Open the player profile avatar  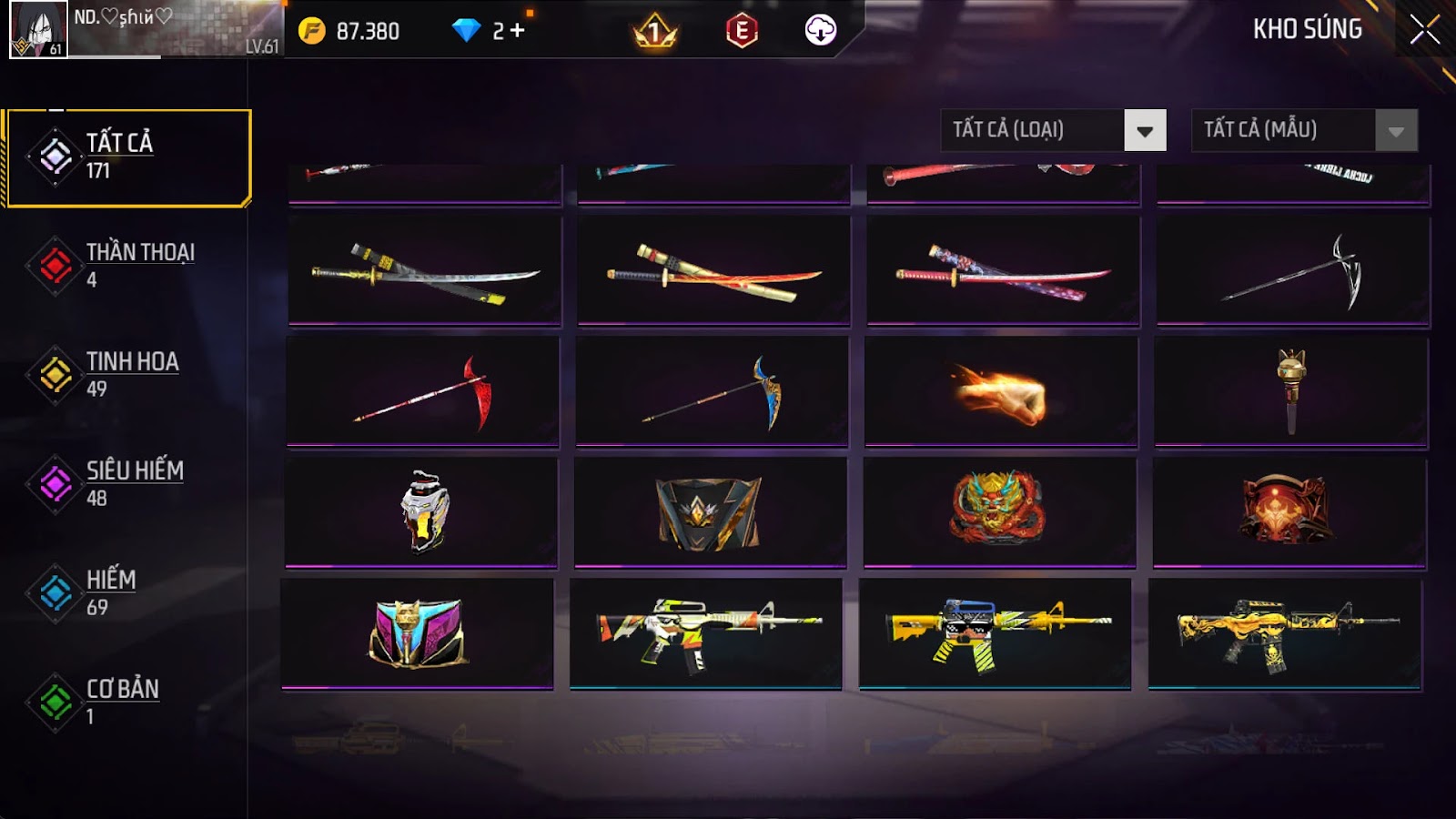pos(38,29)
